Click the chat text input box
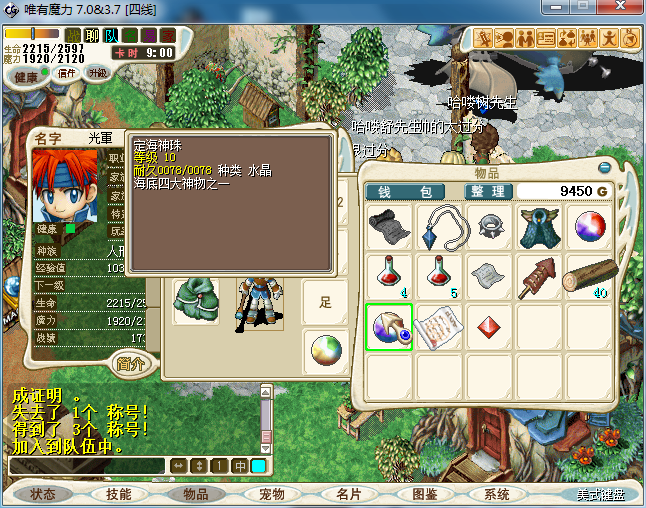 [x=86, y=465]
